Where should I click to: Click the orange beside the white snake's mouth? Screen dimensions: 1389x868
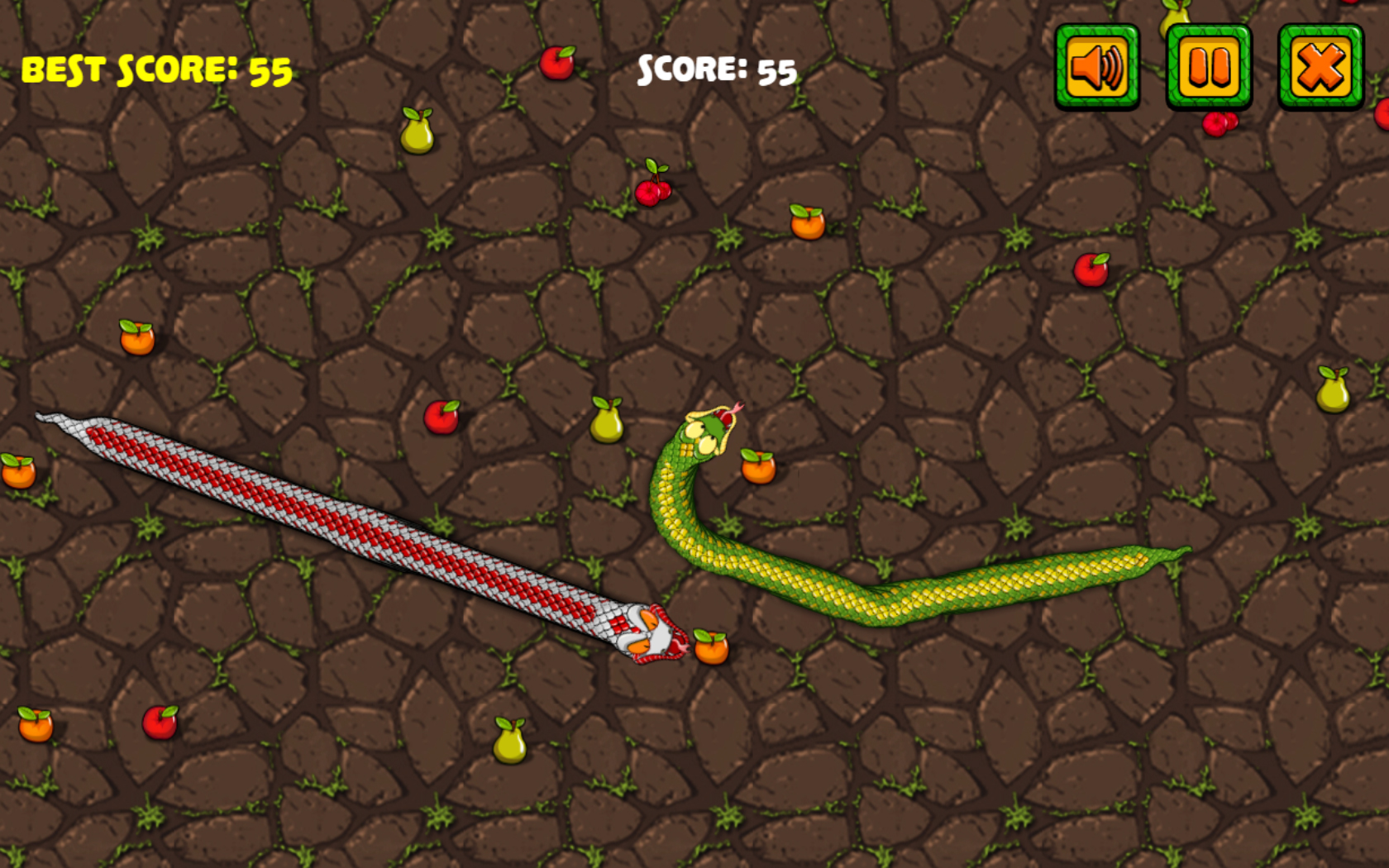click(x=709, y=649)
